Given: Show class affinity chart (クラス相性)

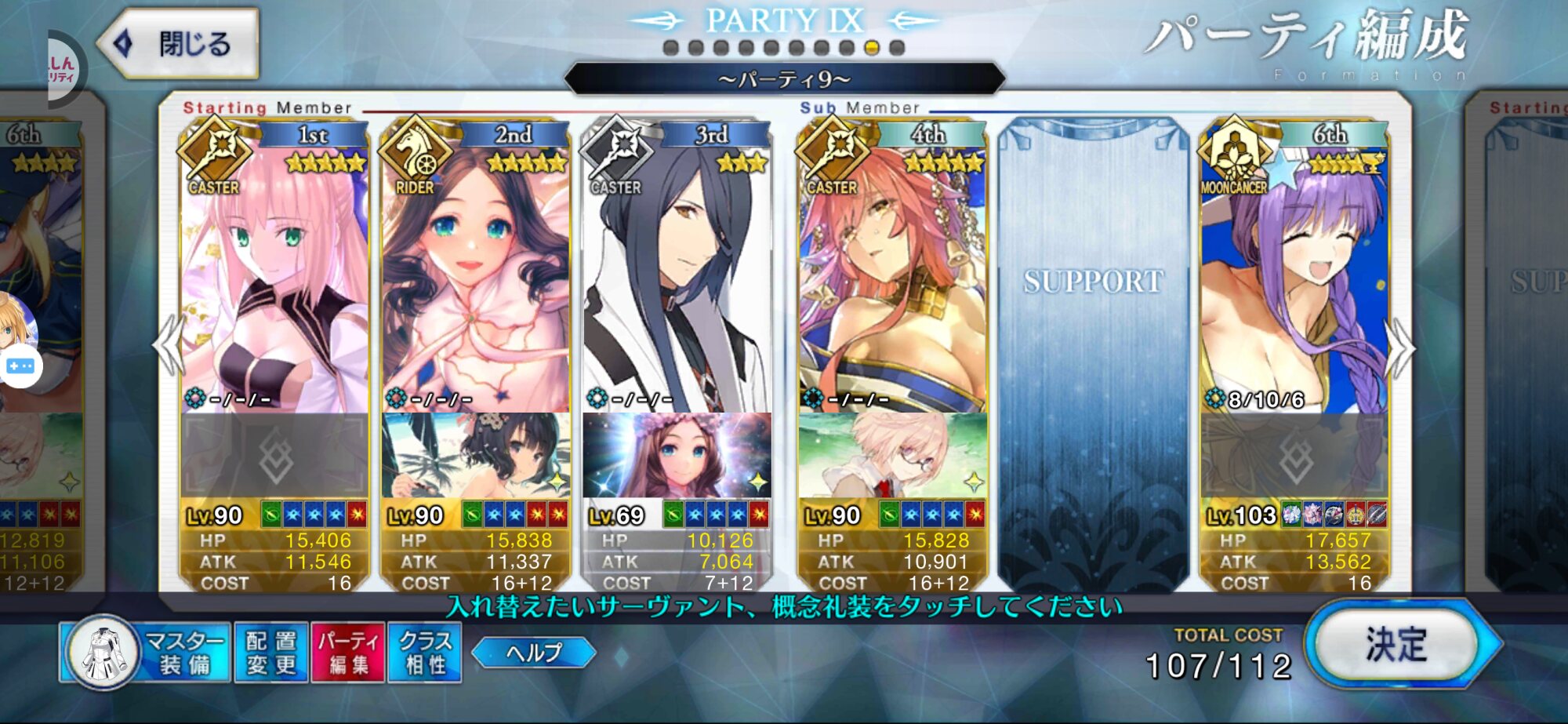Looking at the screenshot, I should click(425, 653).
